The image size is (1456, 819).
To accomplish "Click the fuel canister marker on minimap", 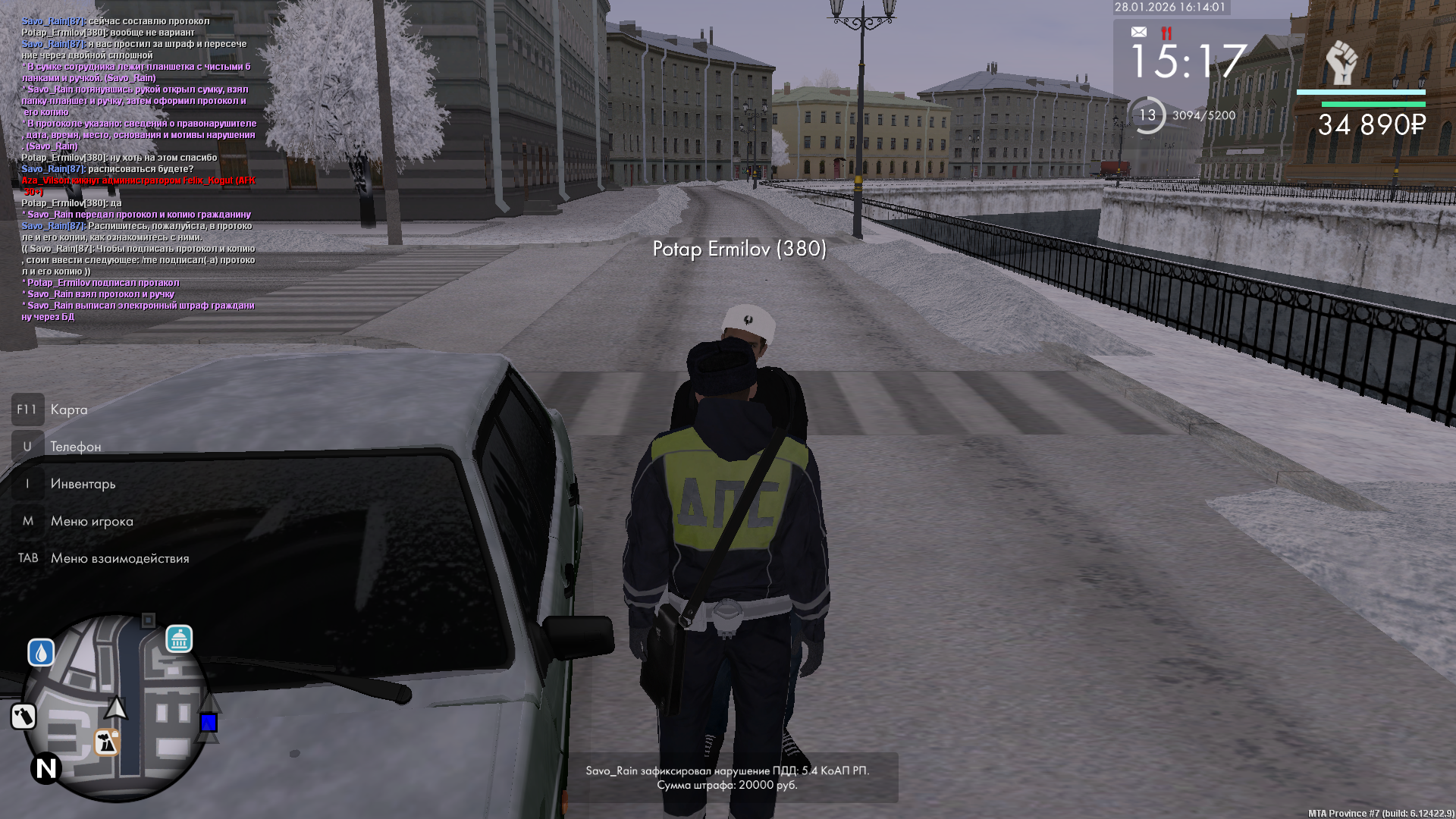I will (x=24, y=716).
